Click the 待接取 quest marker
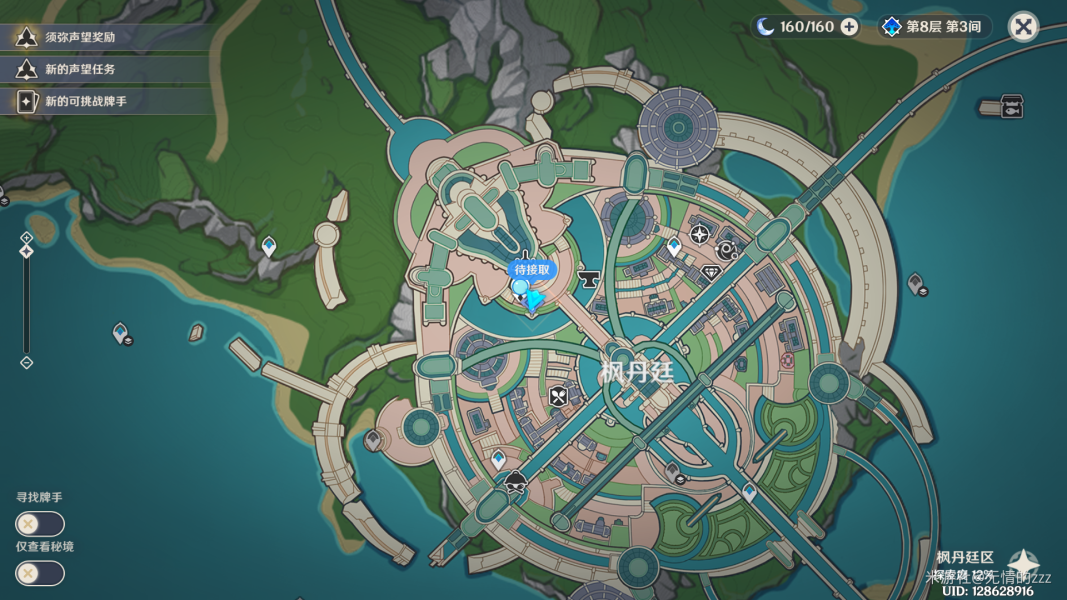This screenshot has width=1067, height=600. [530, 270]
